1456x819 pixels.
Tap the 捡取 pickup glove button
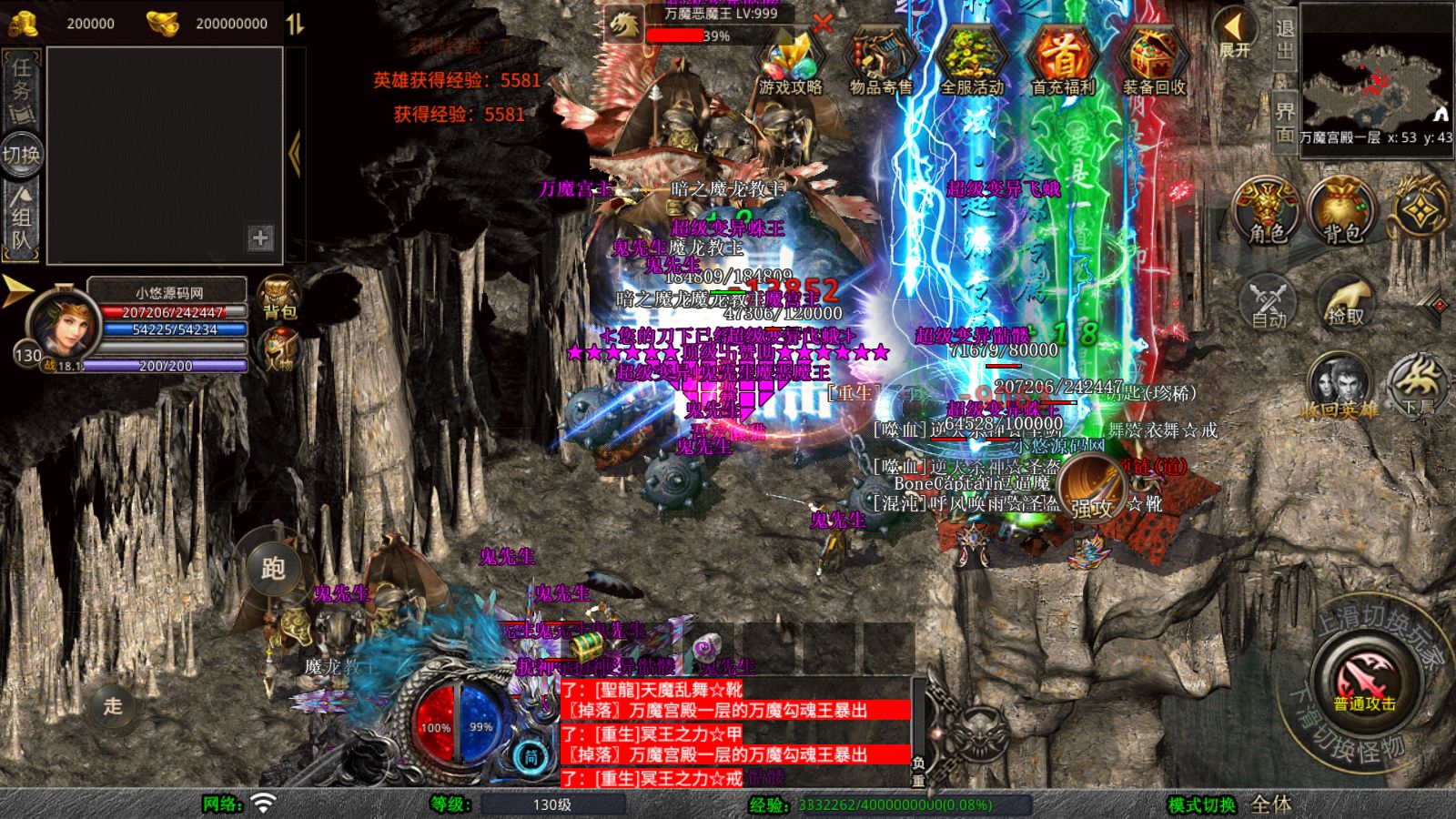(1346, 300)
